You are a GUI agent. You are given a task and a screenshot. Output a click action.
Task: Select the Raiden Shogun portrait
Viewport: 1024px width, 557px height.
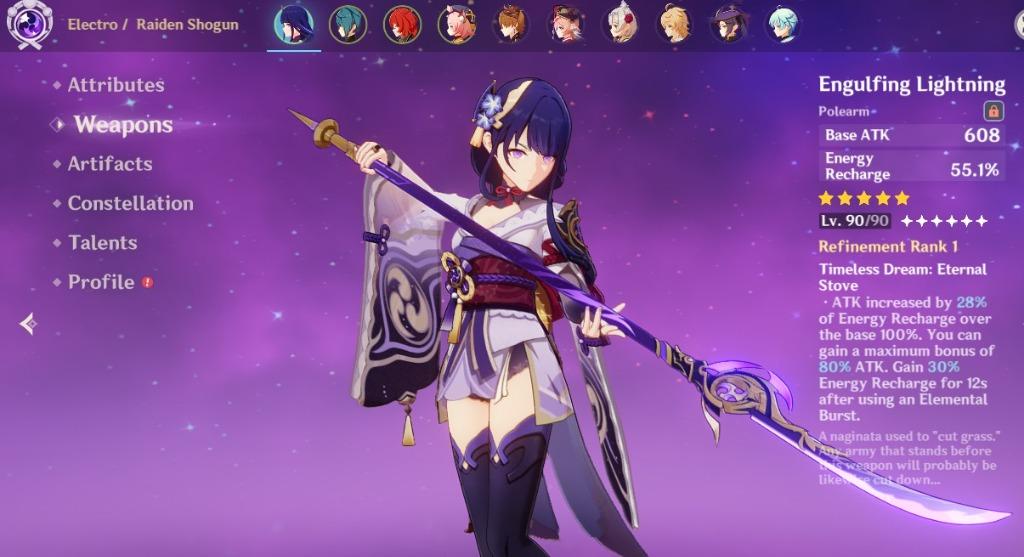coord(293,25)
